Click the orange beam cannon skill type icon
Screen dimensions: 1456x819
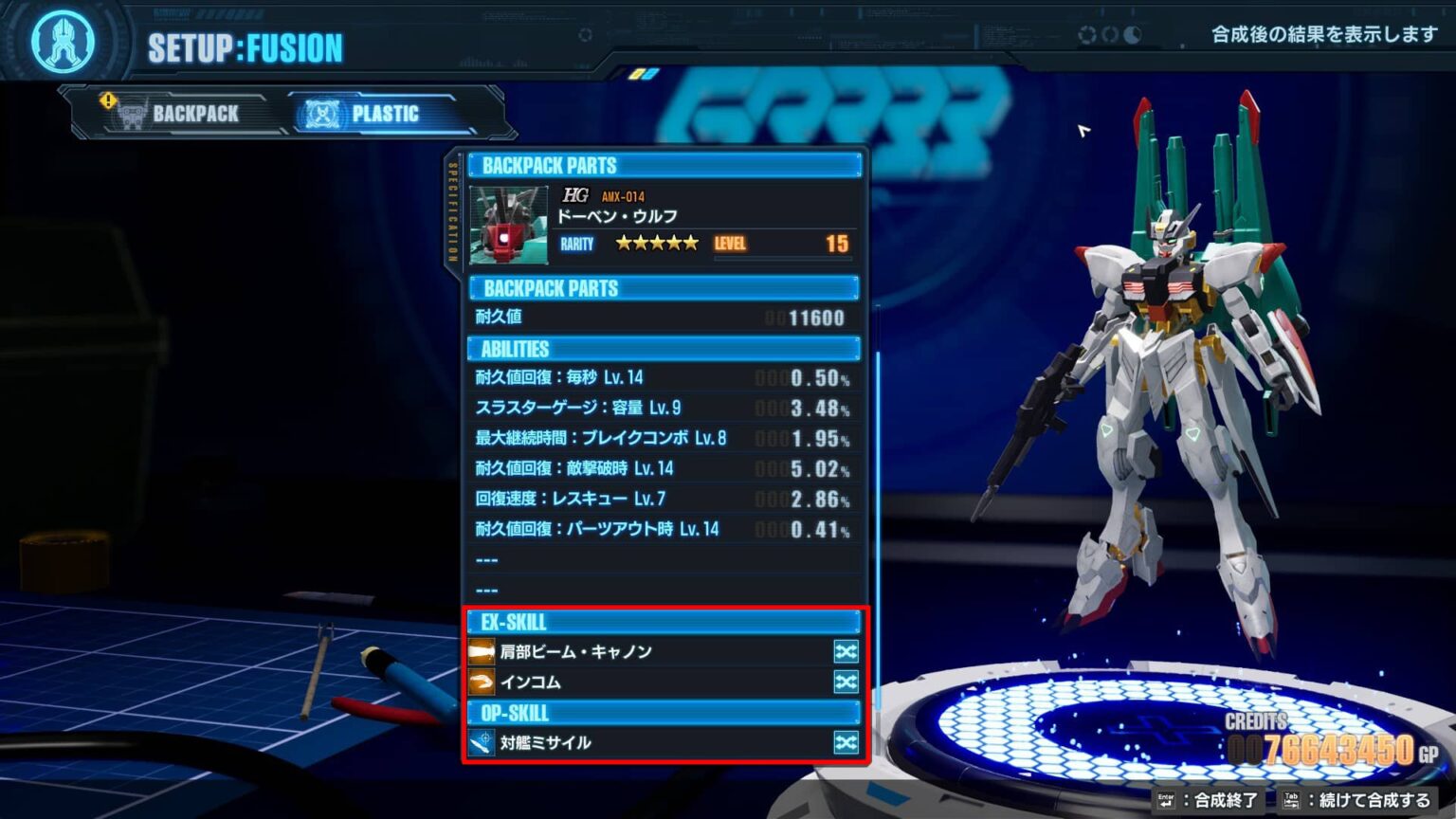point(482,651)
